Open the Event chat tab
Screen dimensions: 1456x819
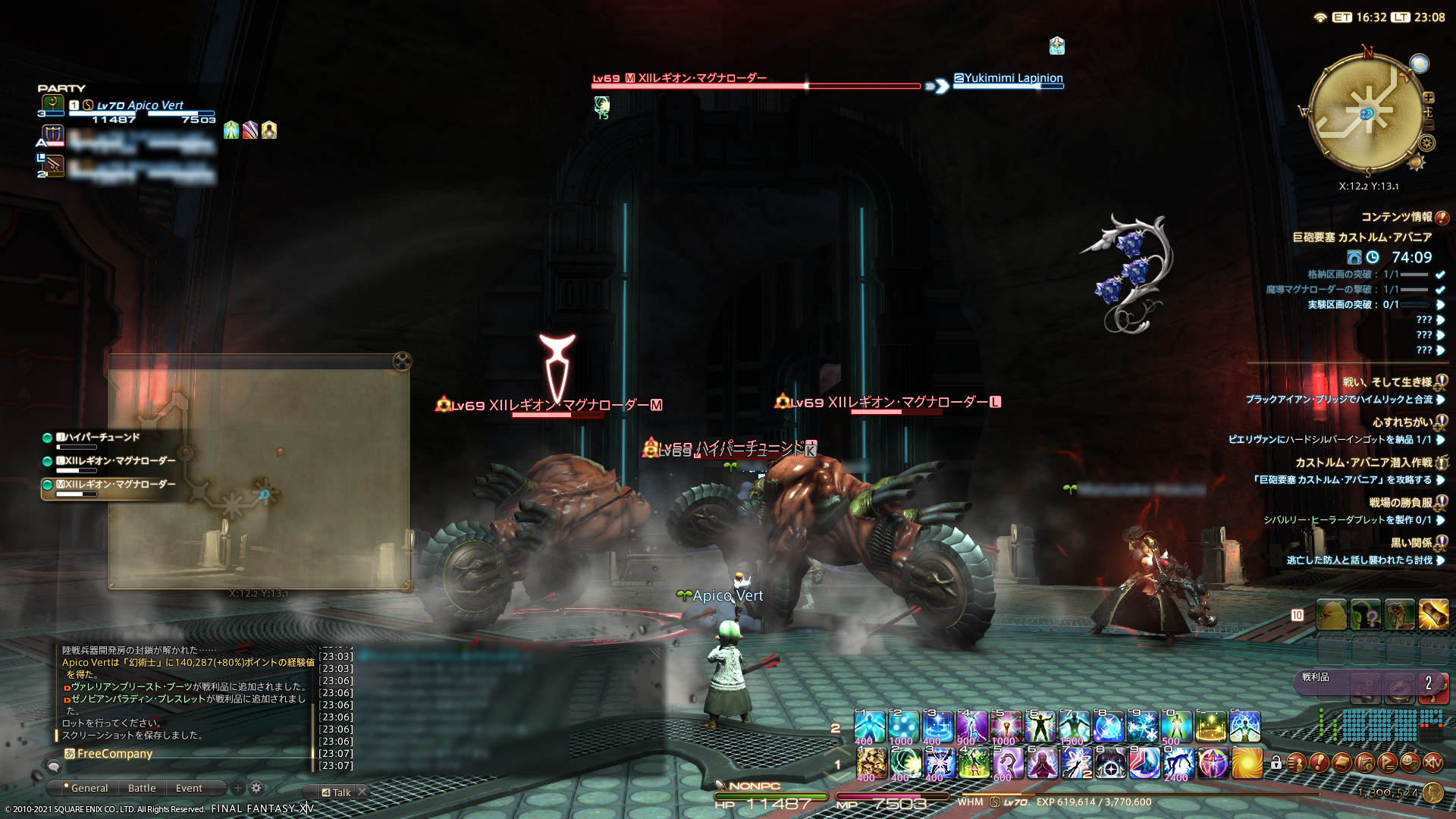pyautogui.click(x=189, y=788)
